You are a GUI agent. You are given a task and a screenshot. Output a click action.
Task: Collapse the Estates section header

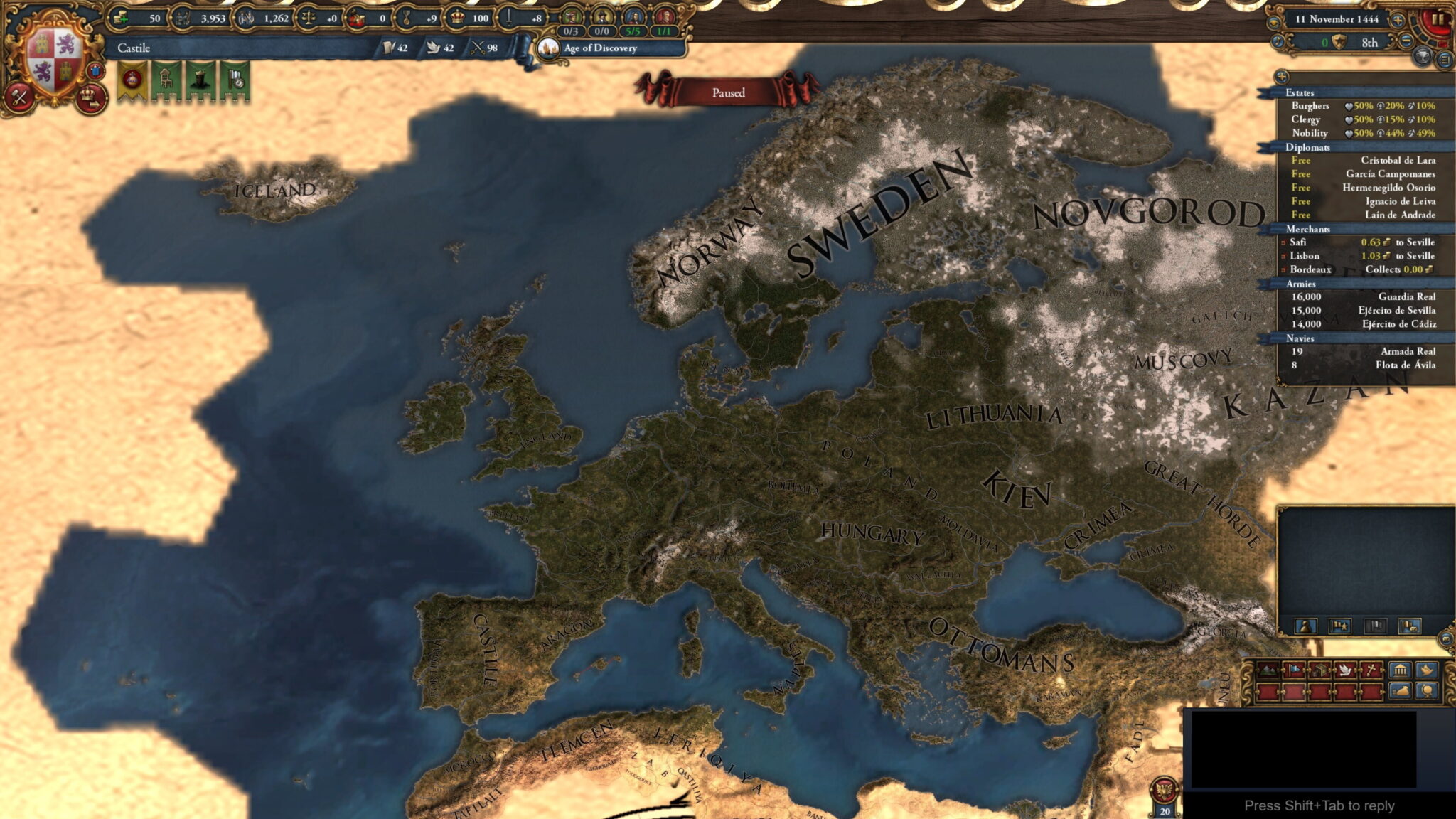(x=1301, y=93)
